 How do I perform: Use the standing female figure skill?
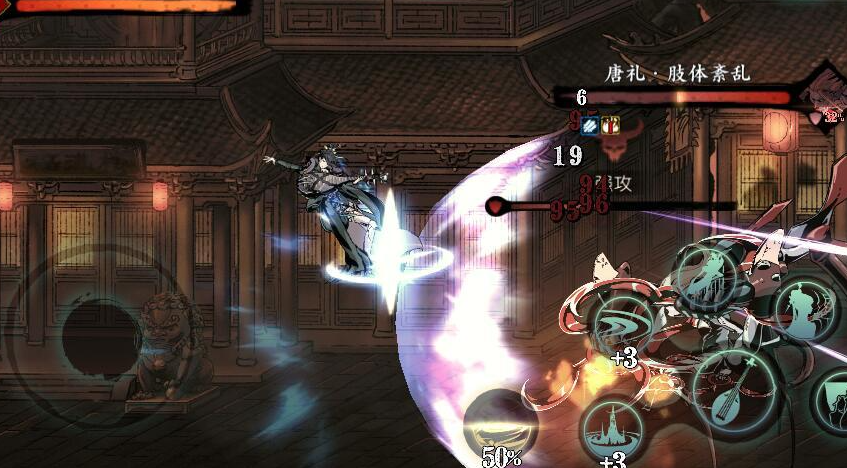pyautogui.click(x=708, y=277)
